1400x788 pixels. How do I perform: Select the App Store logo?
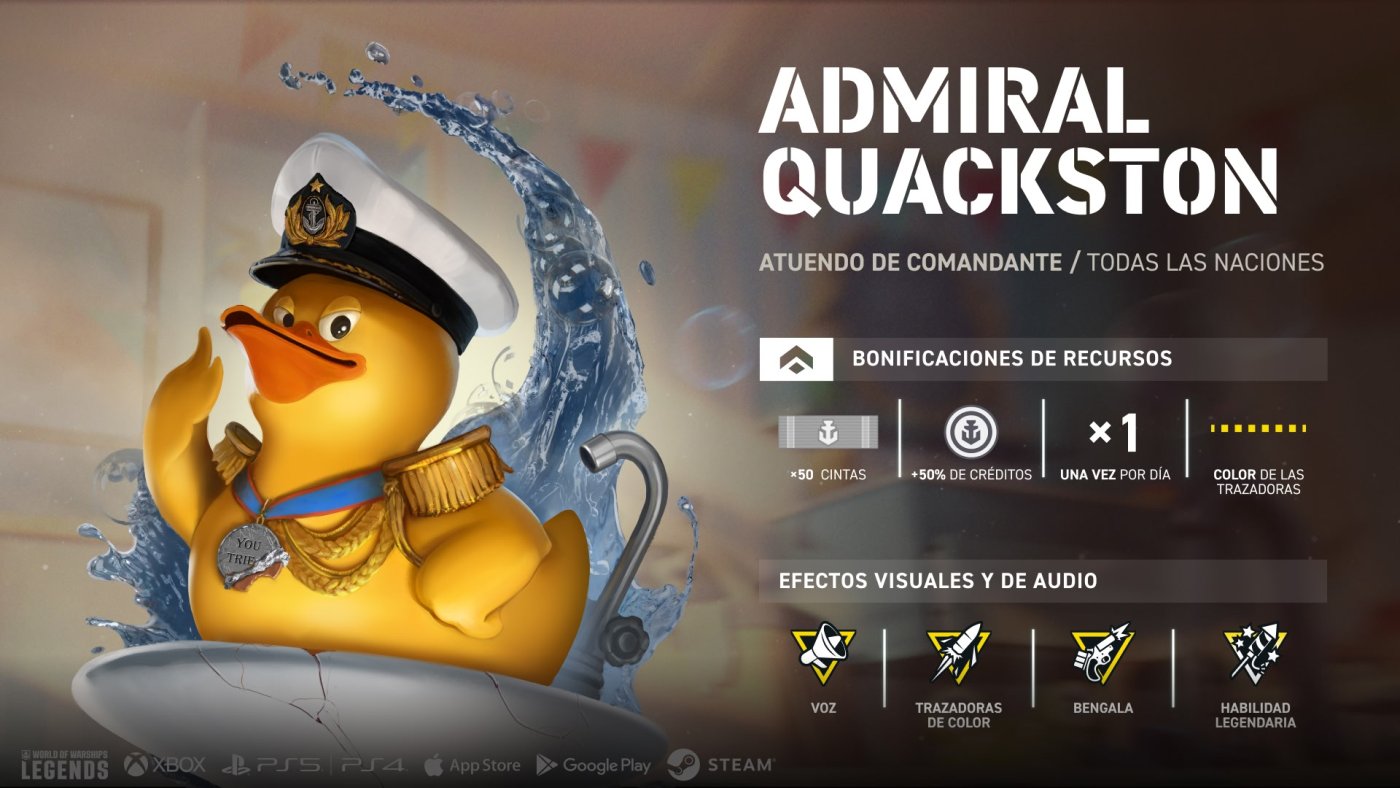(x=472, y=765)
